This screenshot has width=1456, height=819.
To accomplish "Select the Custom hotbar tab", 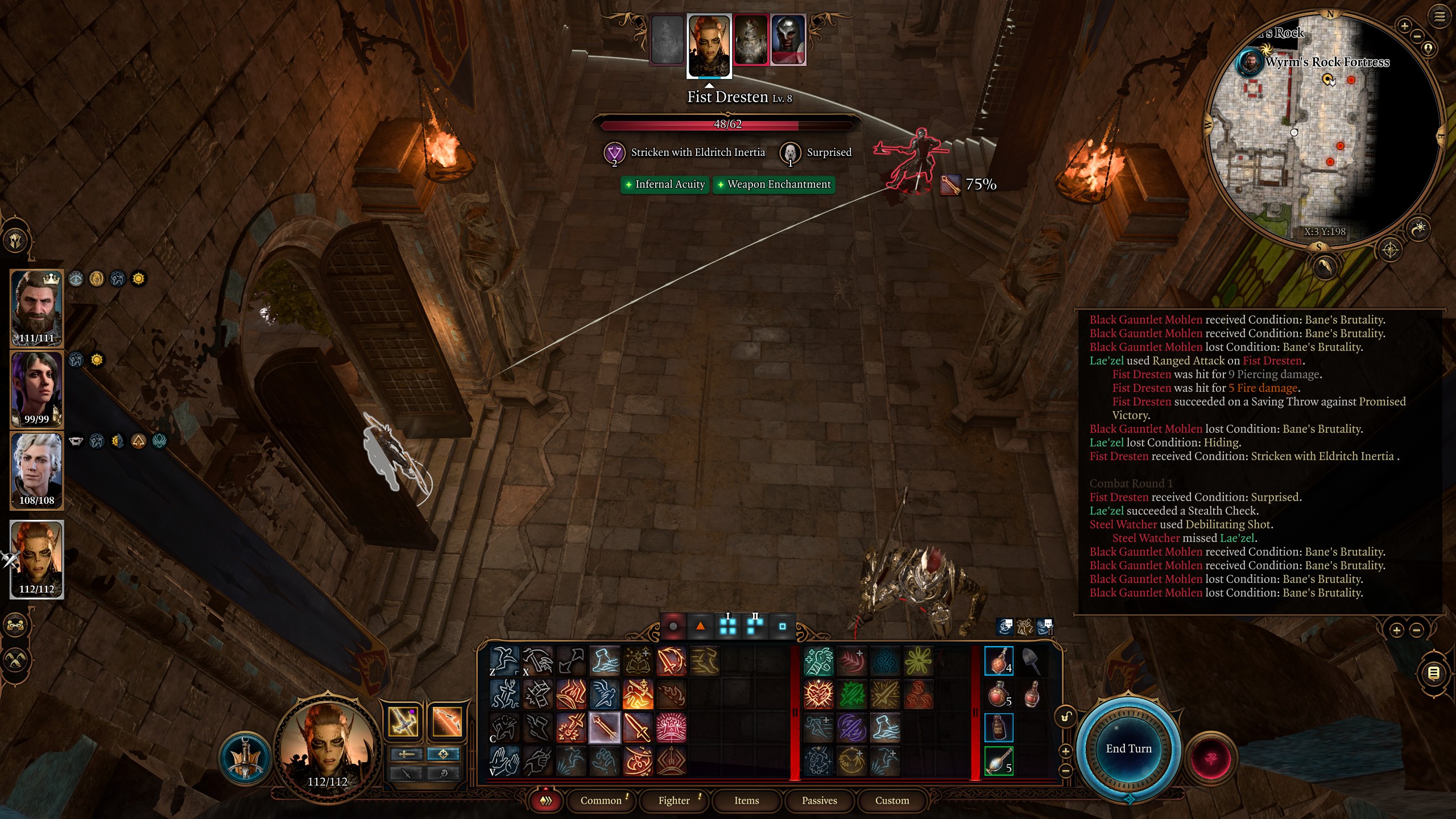I will point(892,801).
